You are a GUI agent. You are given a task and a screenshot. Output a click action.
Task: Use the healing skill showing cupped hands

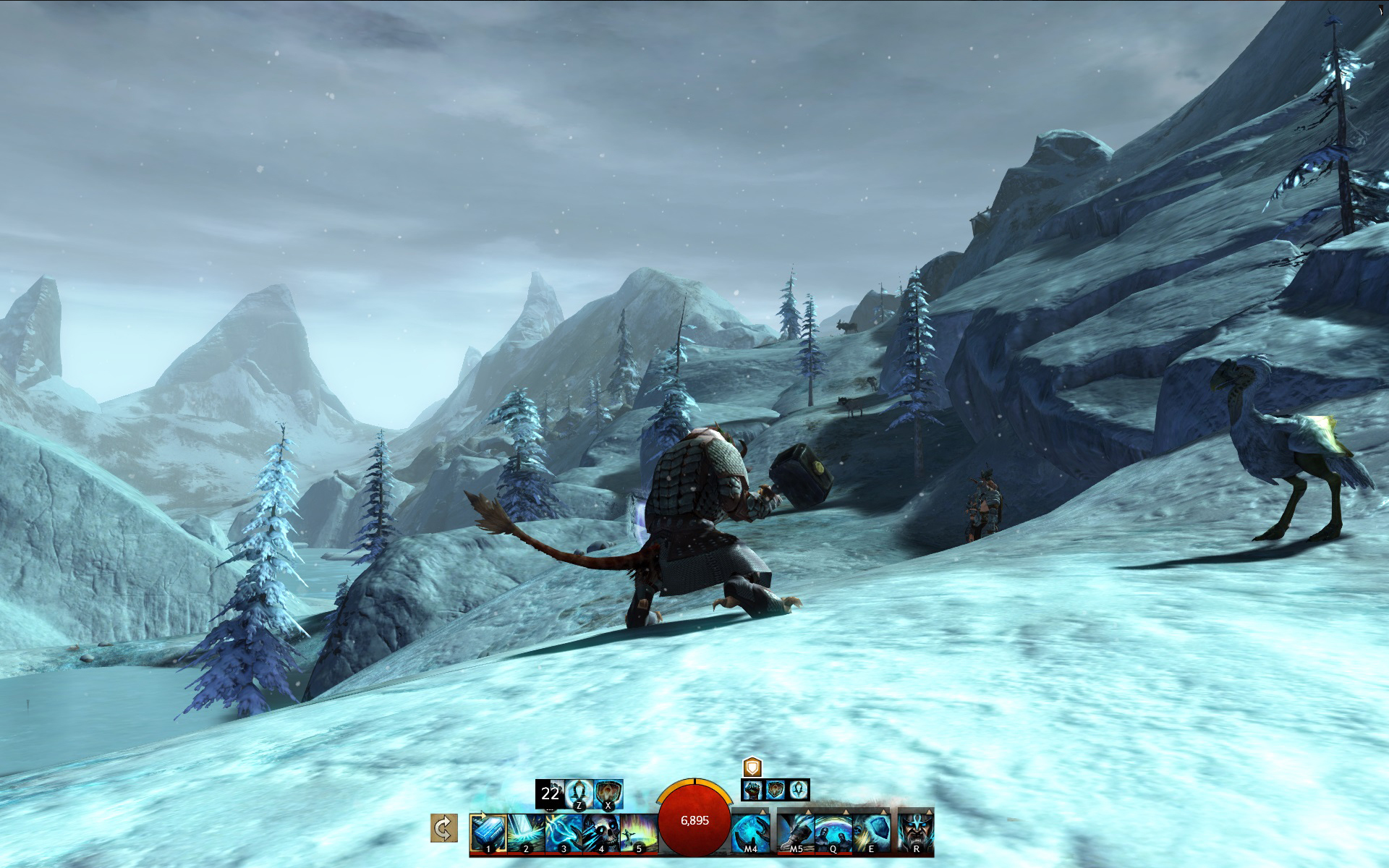[750, 833]
